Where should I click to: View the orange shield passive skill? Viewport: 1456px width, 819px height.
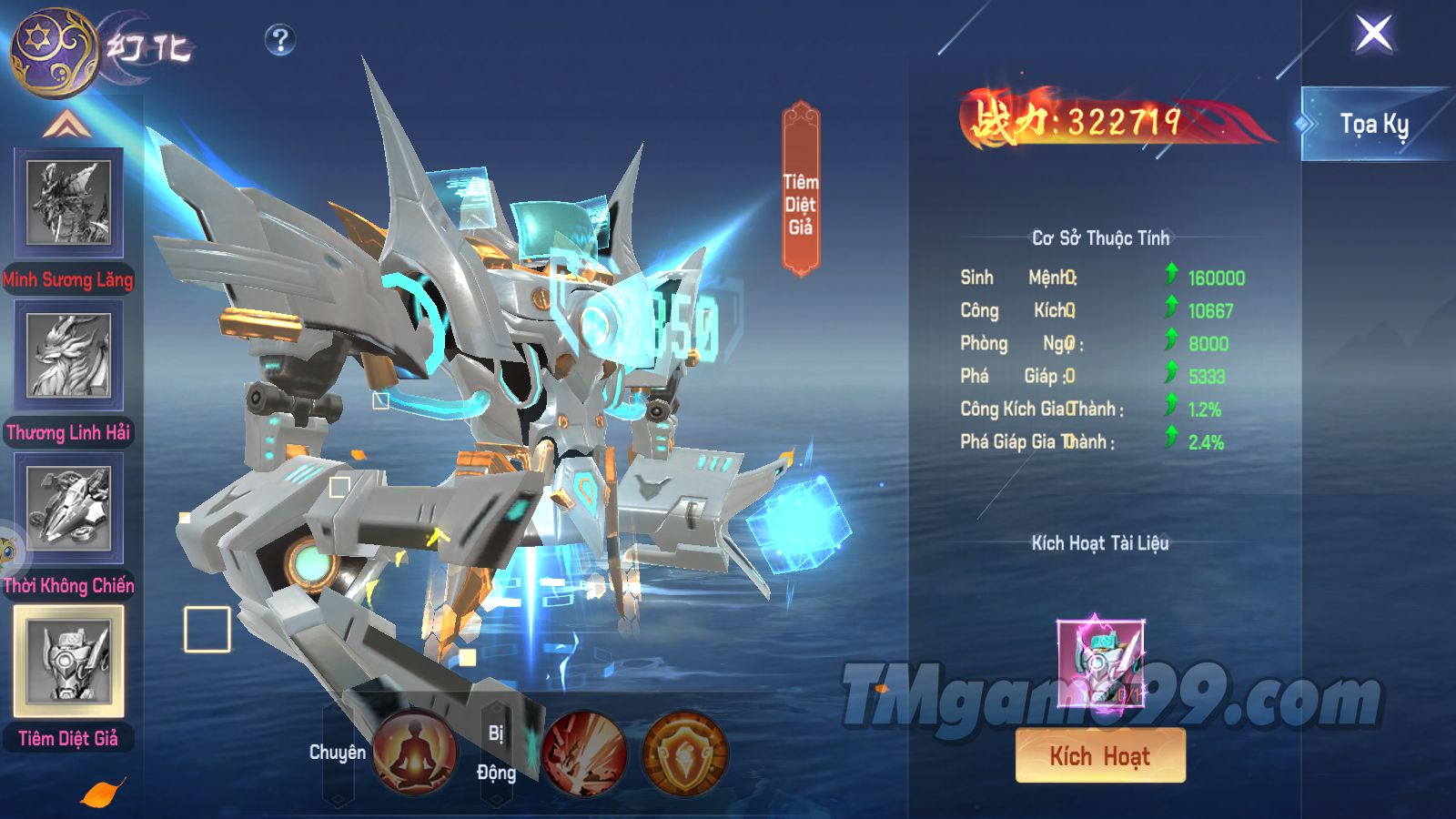[x=683, y=751]
